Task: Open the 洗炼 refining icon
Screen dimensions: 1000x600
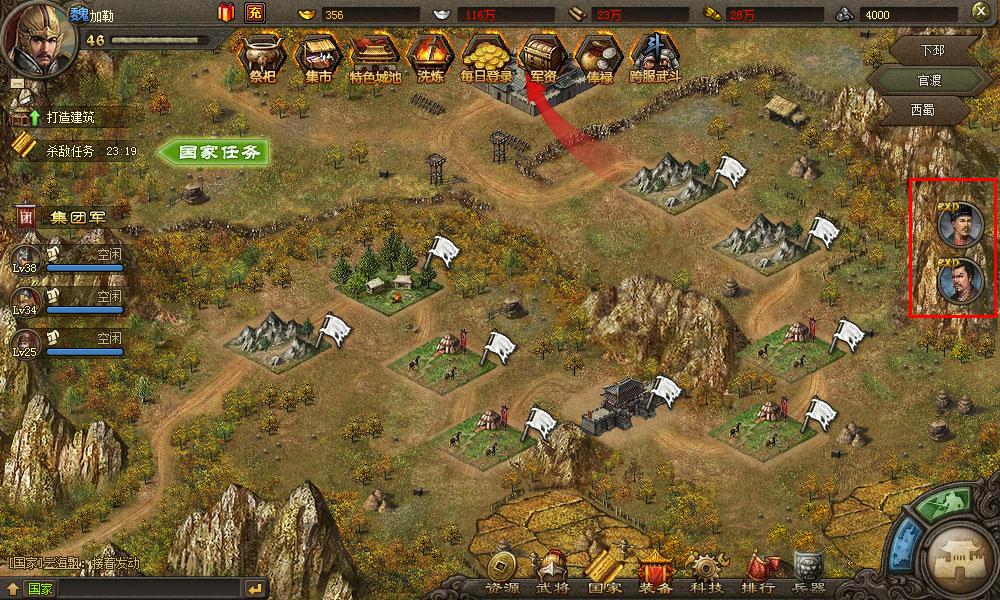Action: [x=431, y=59]
